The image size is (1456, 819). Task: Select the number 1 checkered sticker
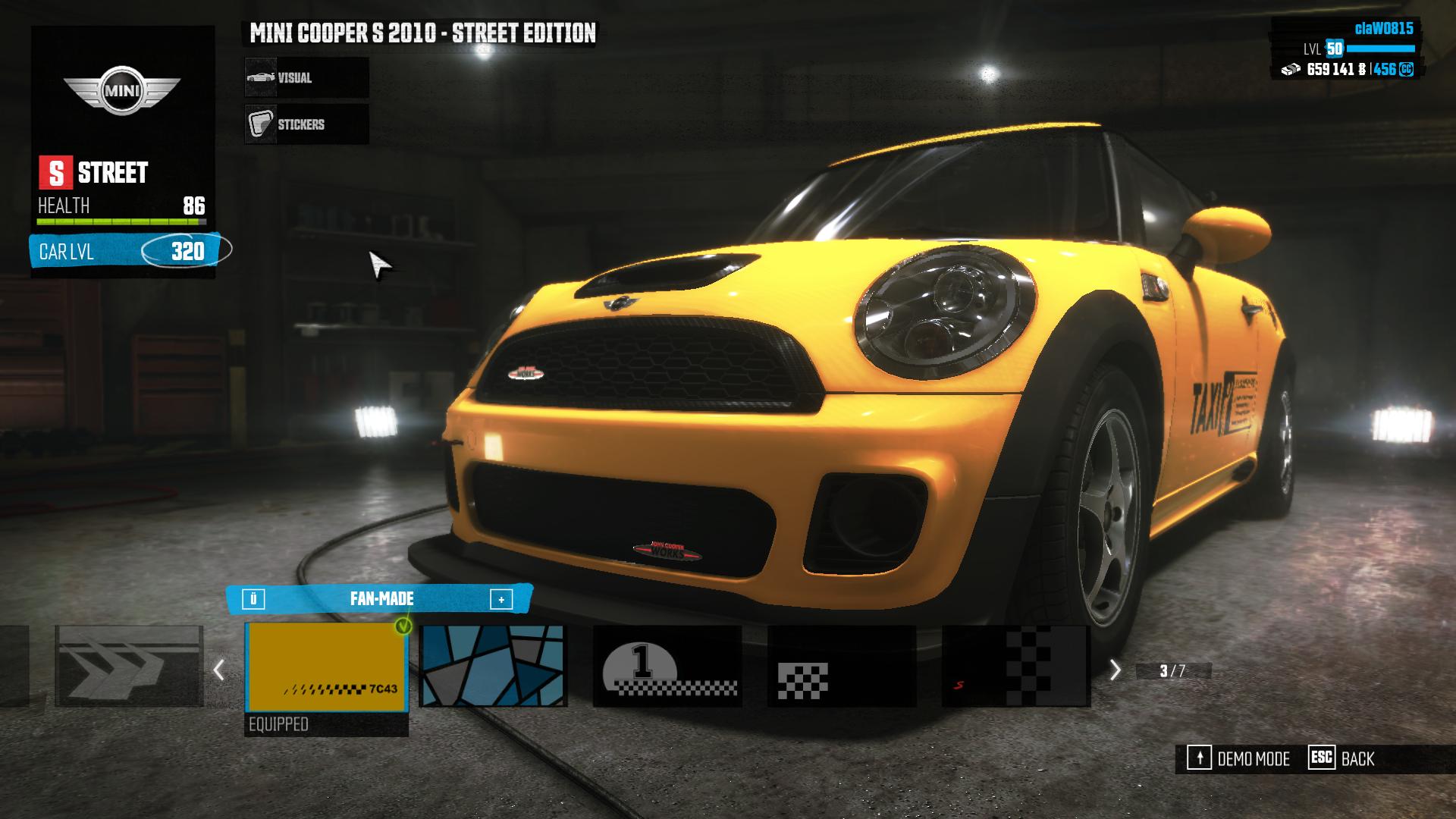[667, 667]
